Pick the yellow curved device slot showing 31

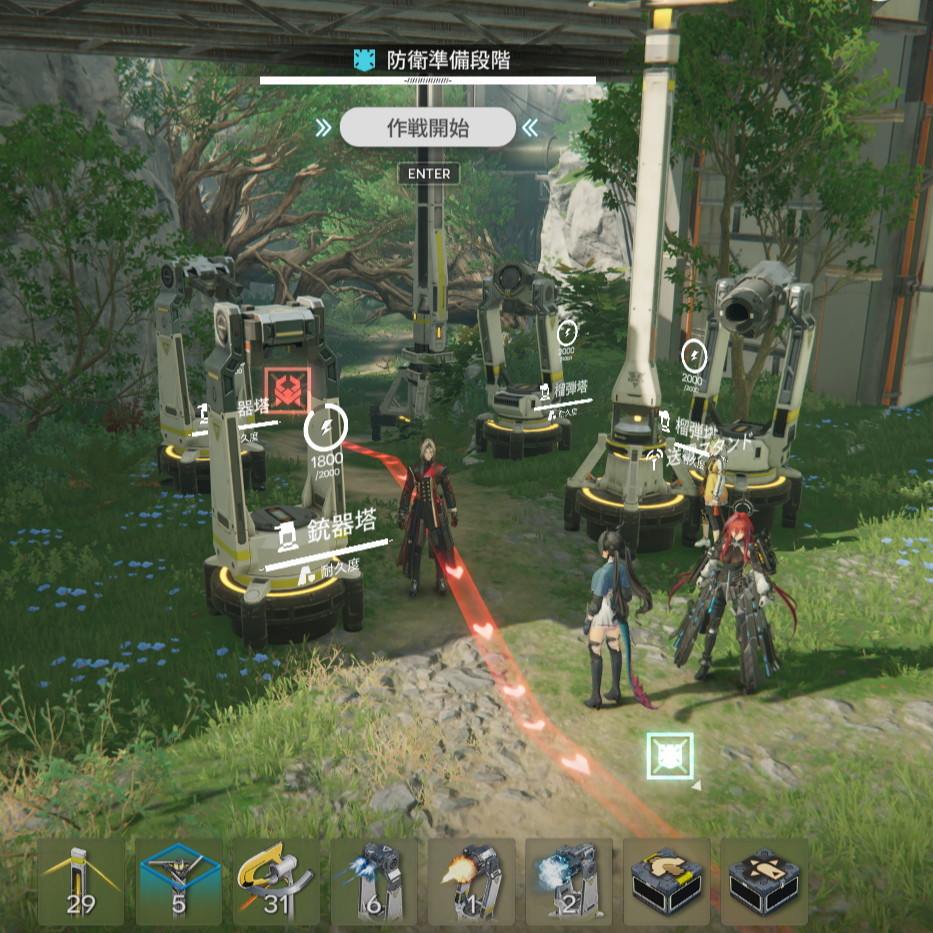click(x=276, y=881)
